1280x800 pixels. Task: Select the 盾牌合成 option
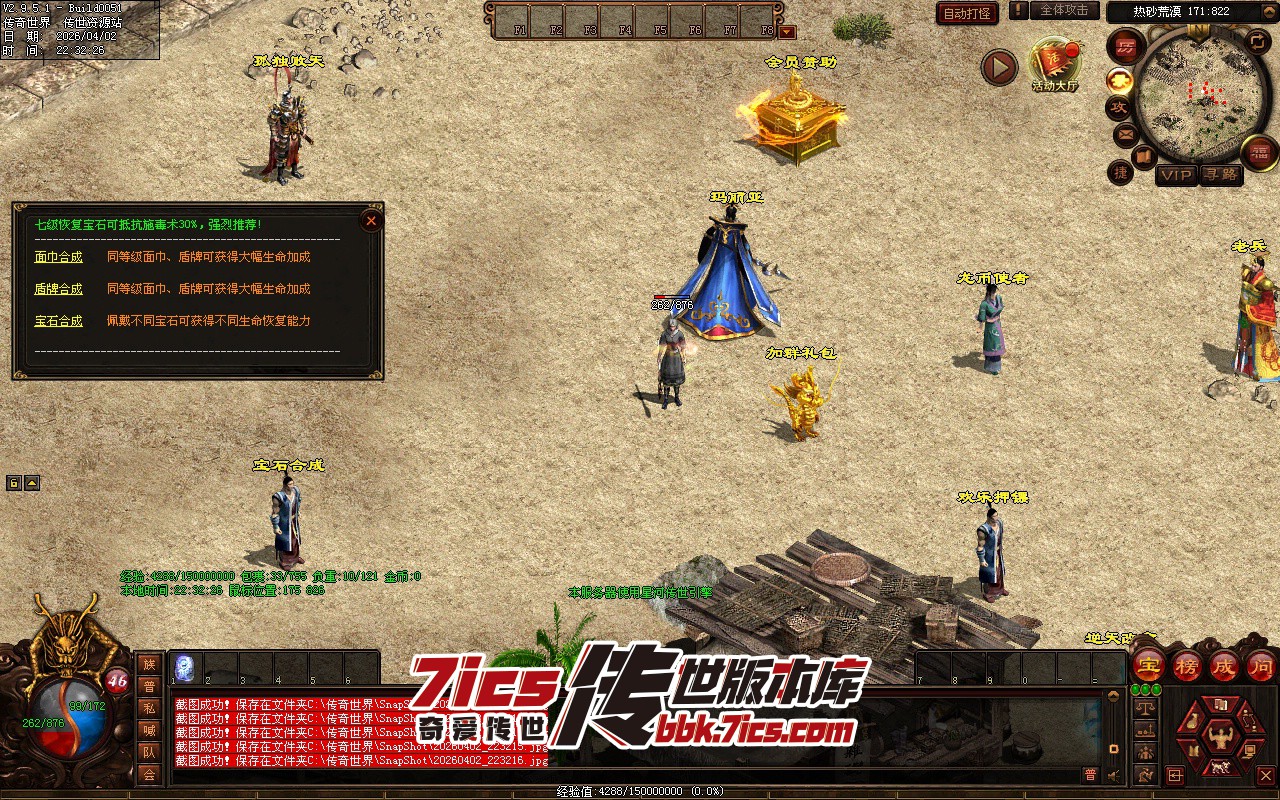pyautogui.click(x=58, y=289)
